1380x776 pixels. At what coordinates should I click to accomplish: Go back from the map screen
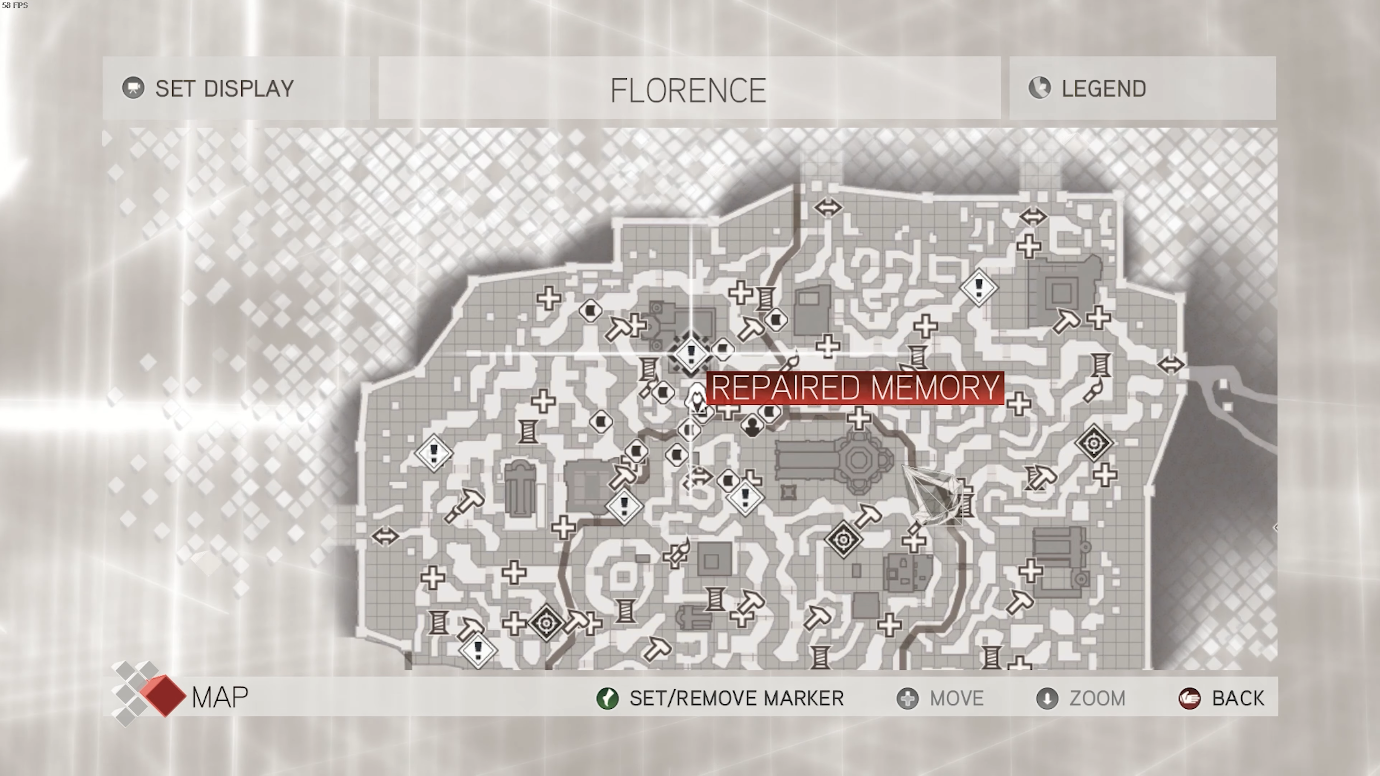pos(1222,698)
